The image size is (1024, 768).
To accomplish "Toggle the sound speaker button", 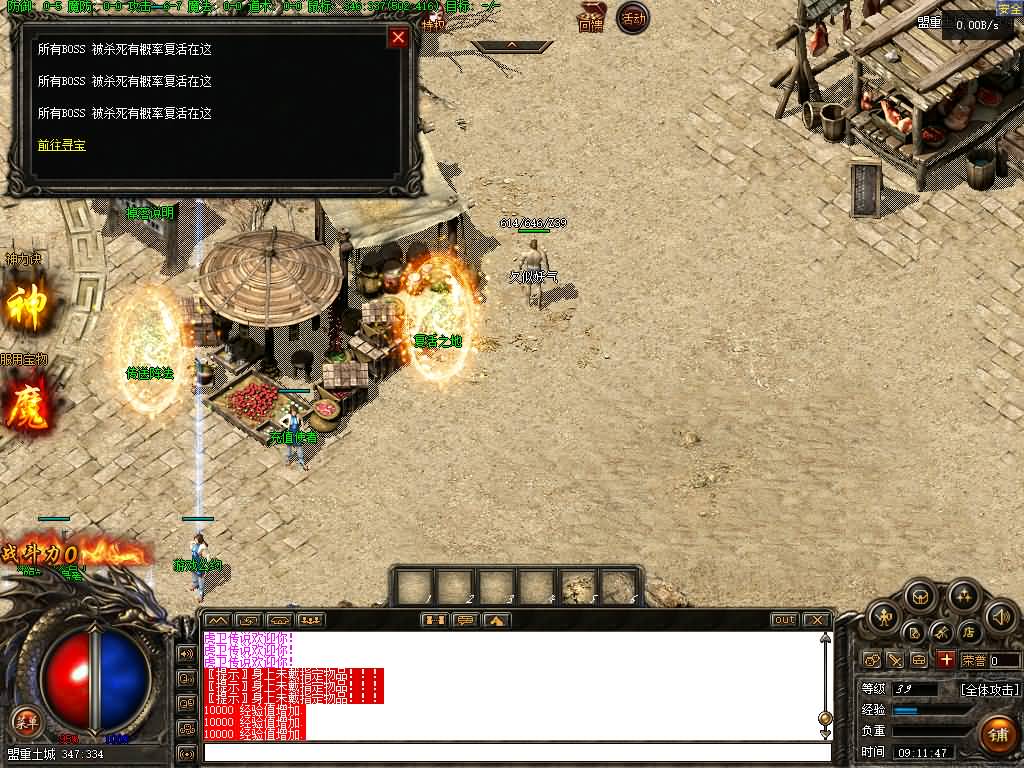I will [1000, 616].
